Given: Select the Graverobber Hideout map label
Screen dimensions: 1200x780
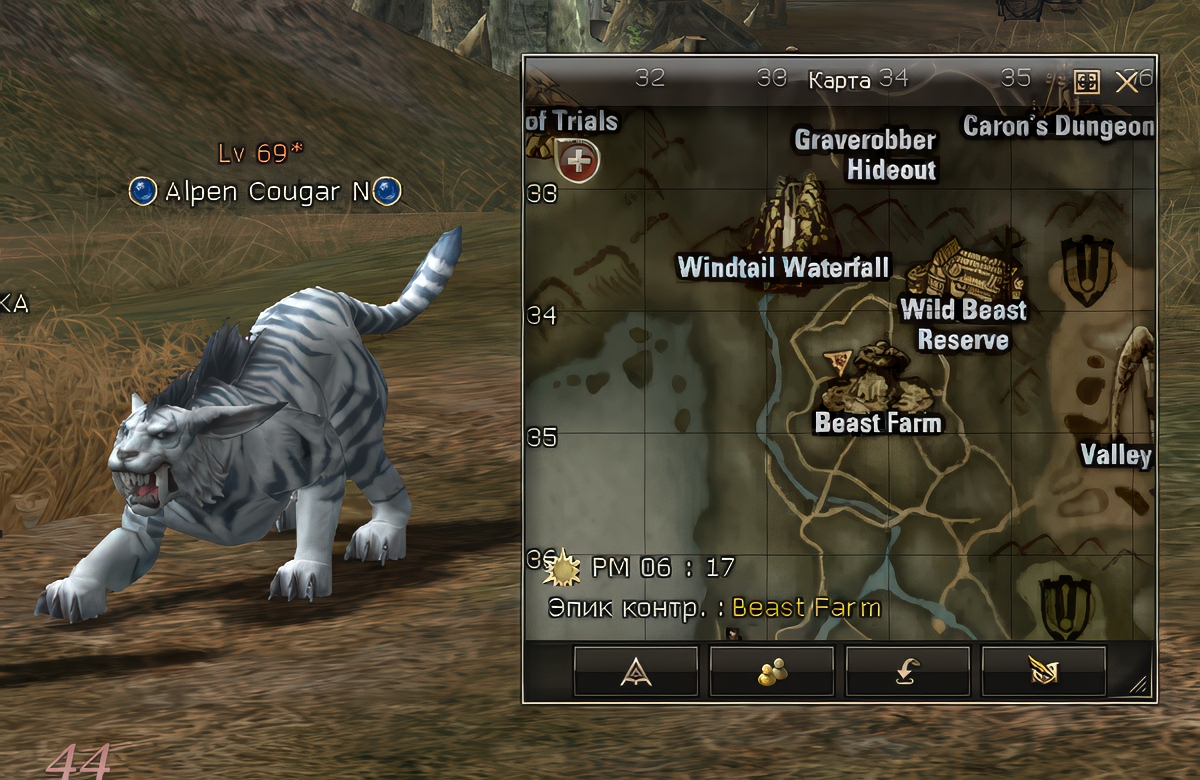Looking at the screenshot, I should [x=866, y=155].
